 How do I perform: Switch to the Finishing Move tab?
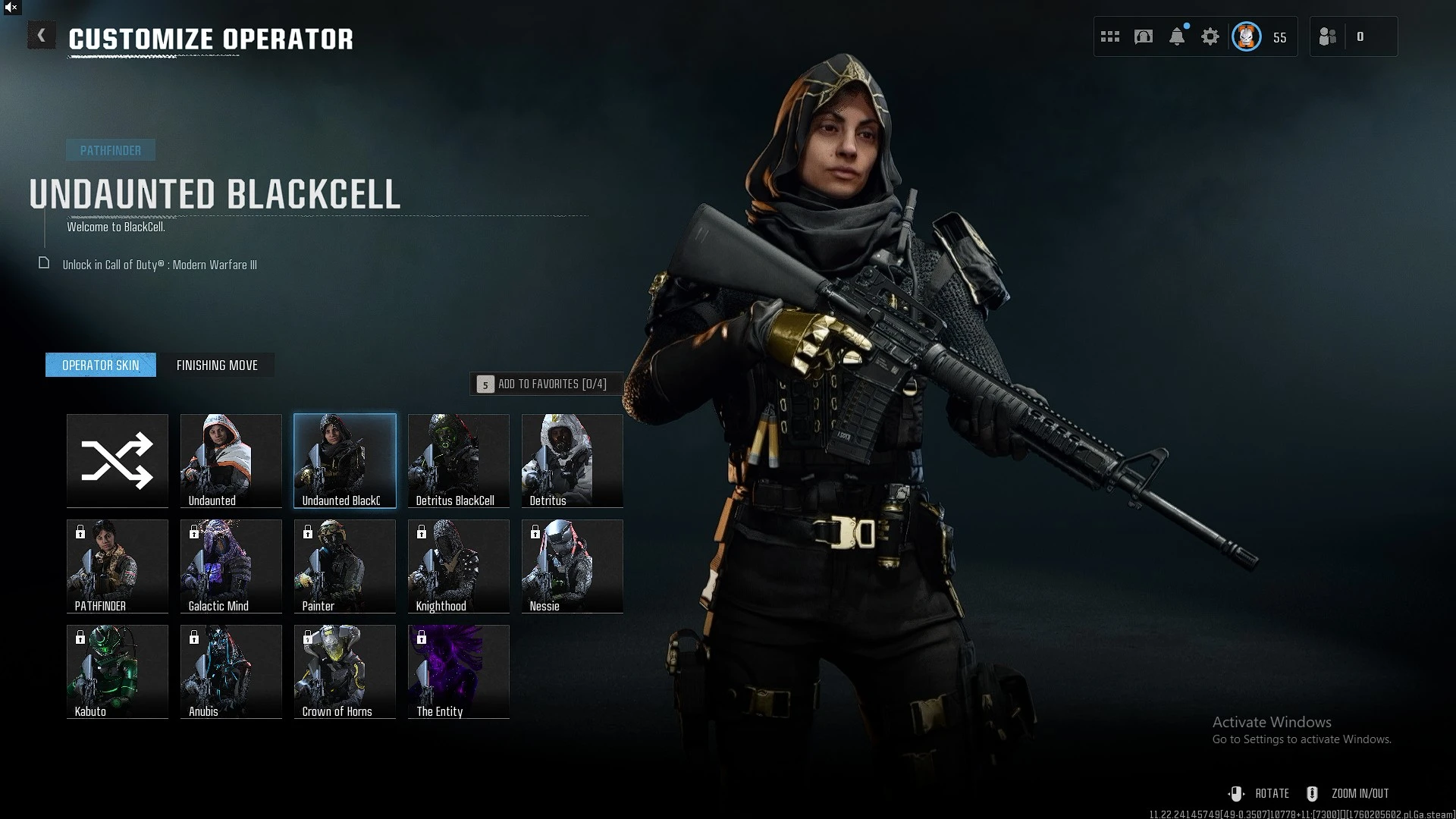click(217, 366)
